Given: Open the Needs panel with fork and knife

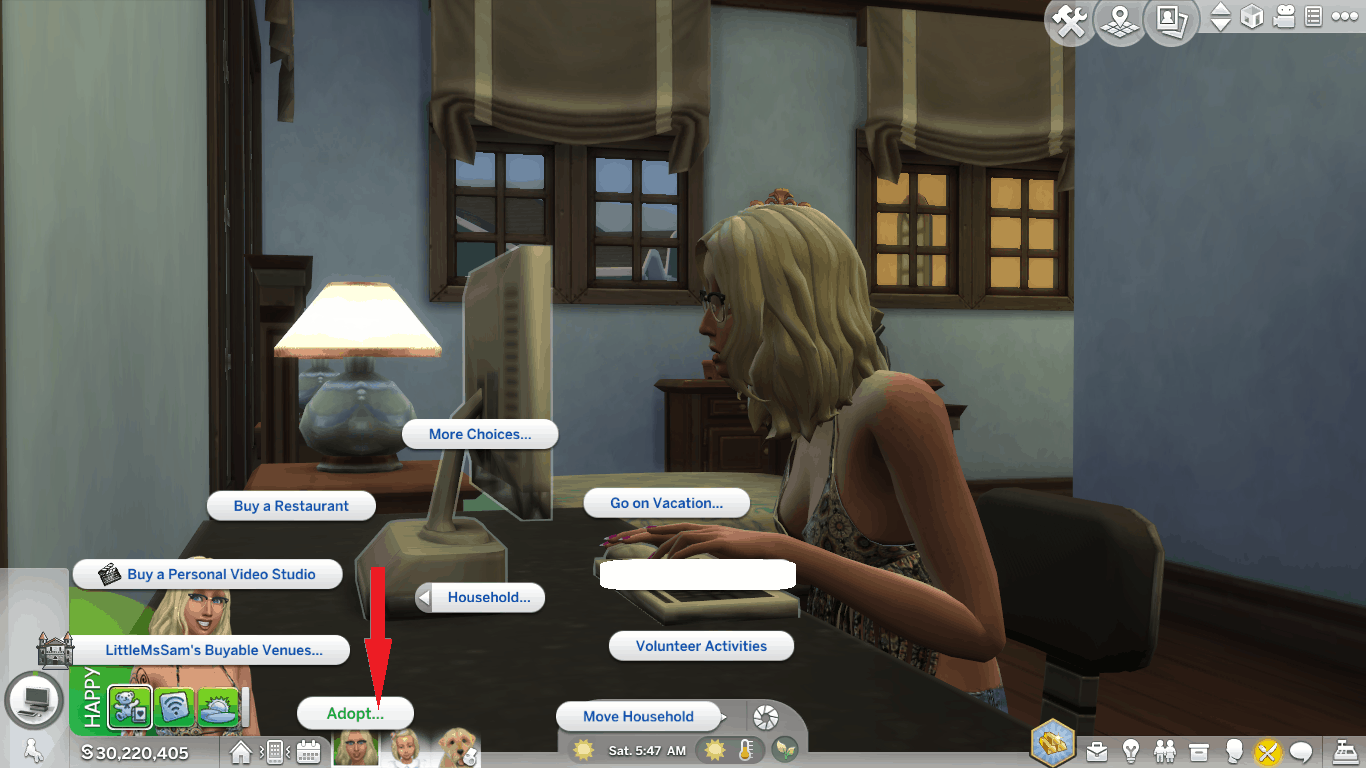Looking at the screenshot, I should click(x=1268, y=750).
